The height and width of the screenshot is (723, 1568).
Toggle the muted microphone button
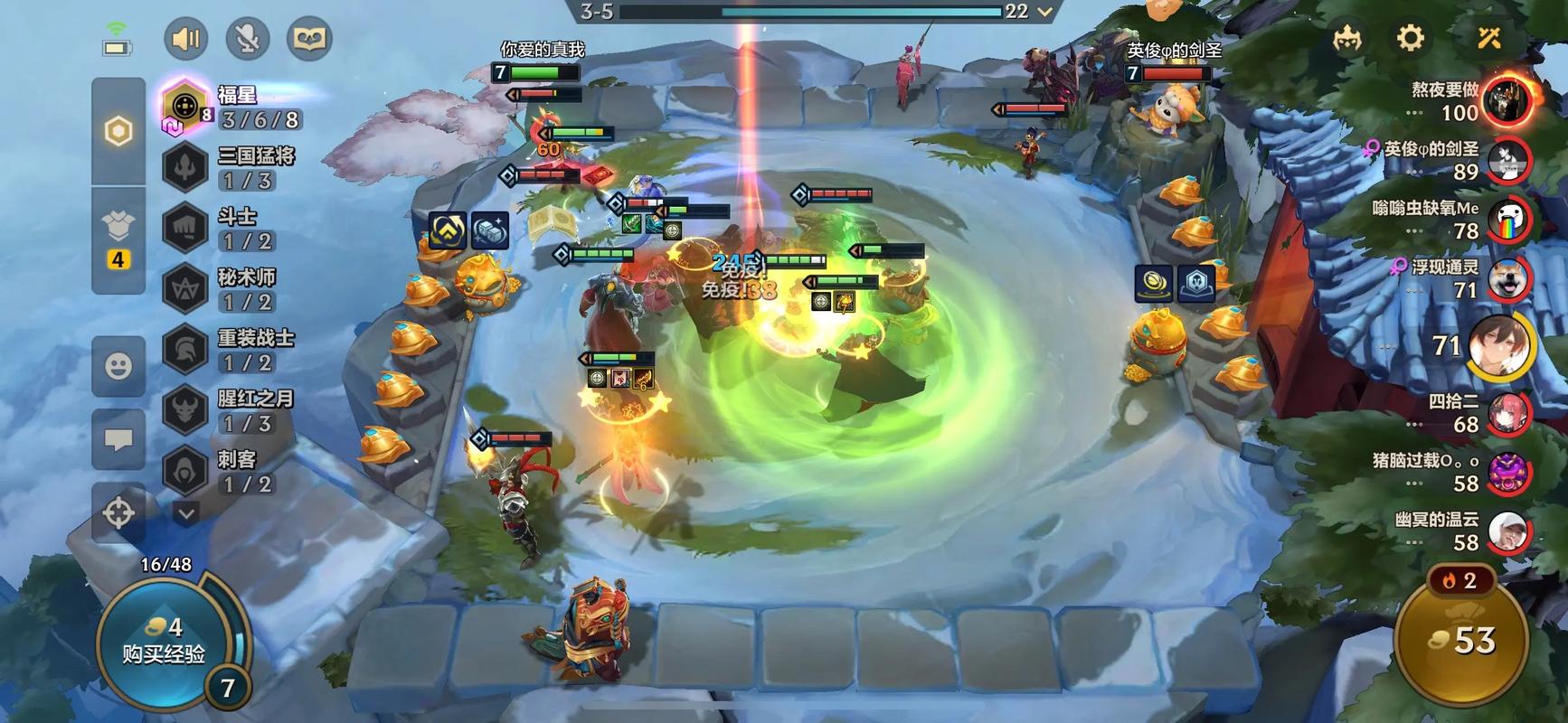[247, 39]
